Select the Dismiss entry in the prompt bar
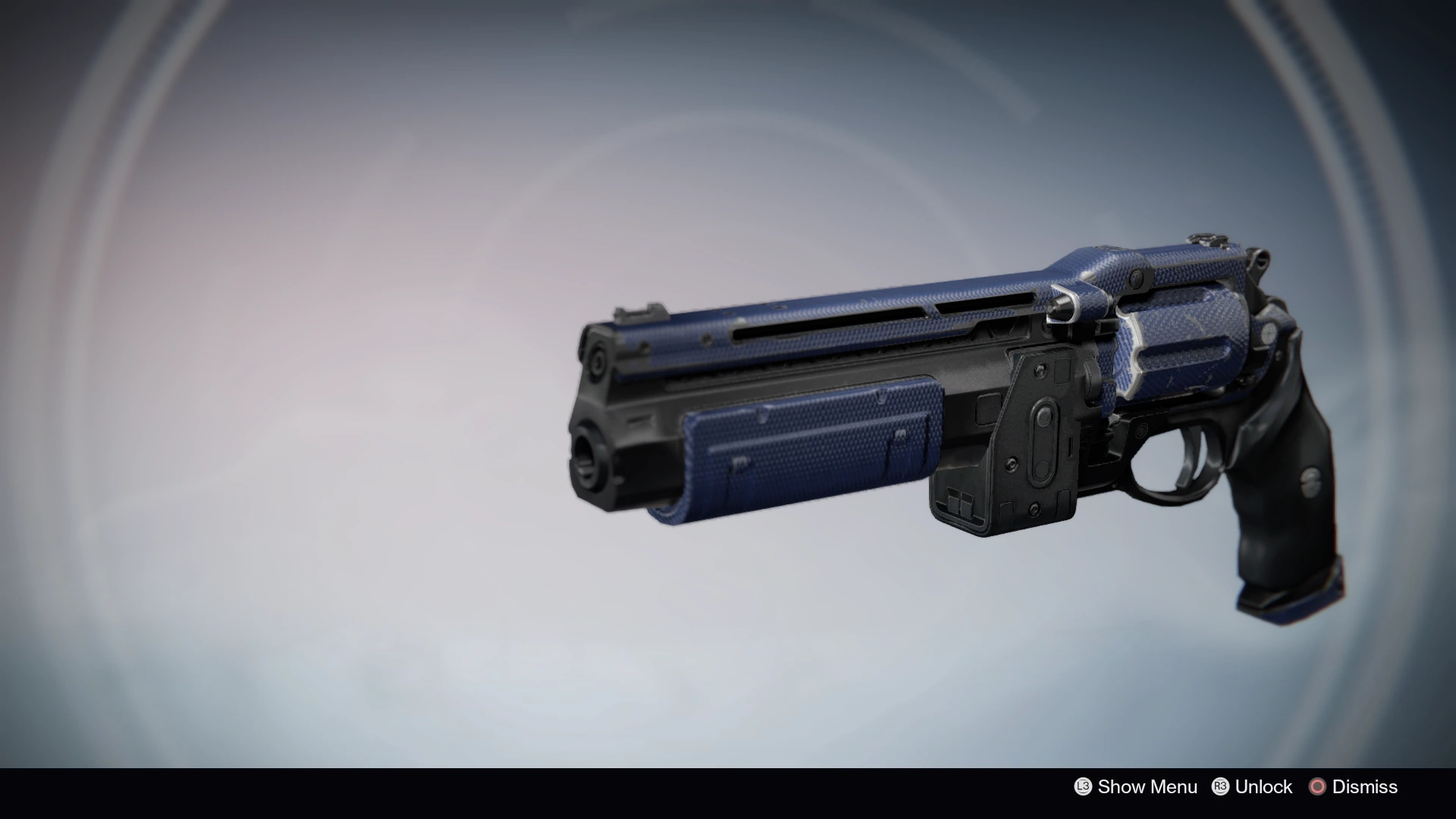Screen dimensions: 1456x819 tap(1365, 787)
